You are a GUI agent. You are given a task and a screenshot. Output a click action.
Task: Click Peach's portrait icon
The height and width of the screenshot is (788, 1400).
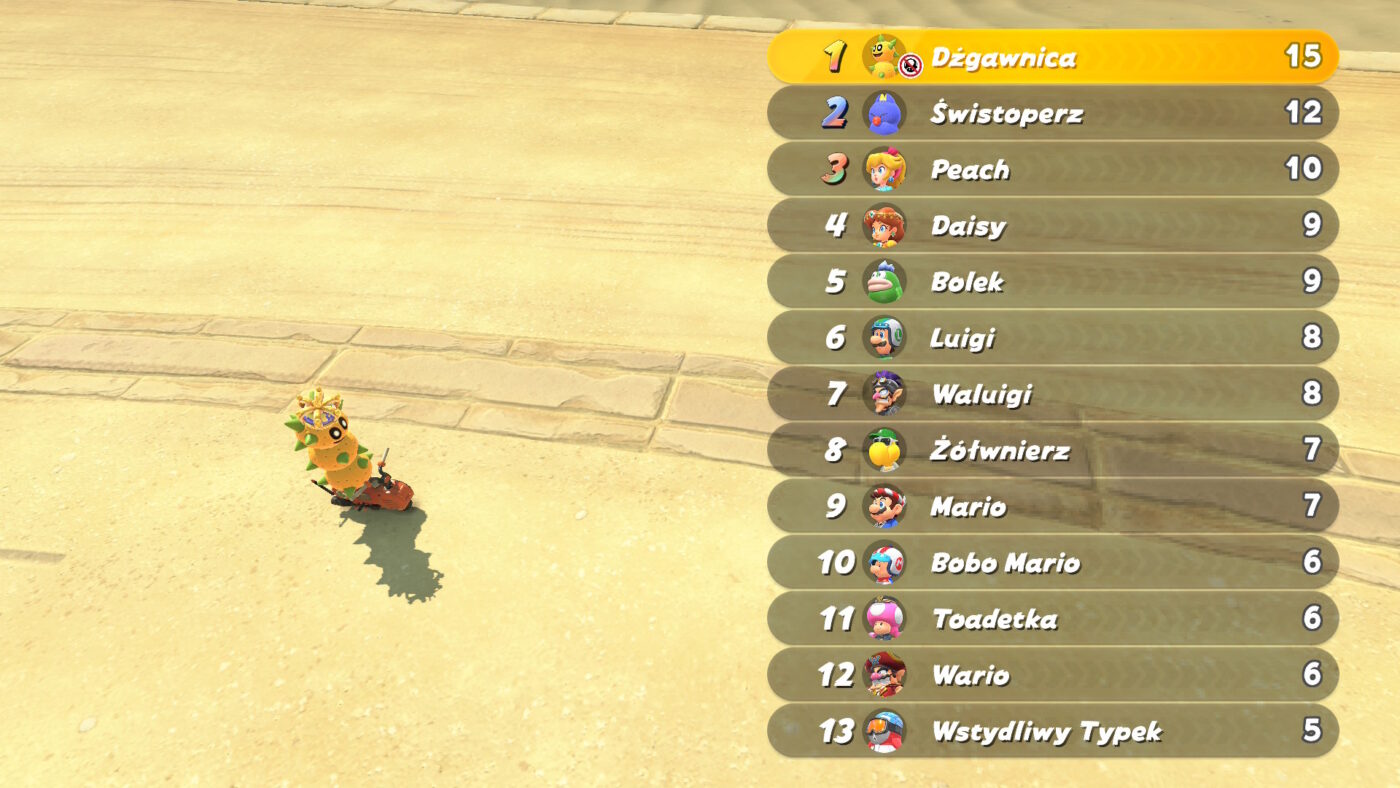coord(883,169)
